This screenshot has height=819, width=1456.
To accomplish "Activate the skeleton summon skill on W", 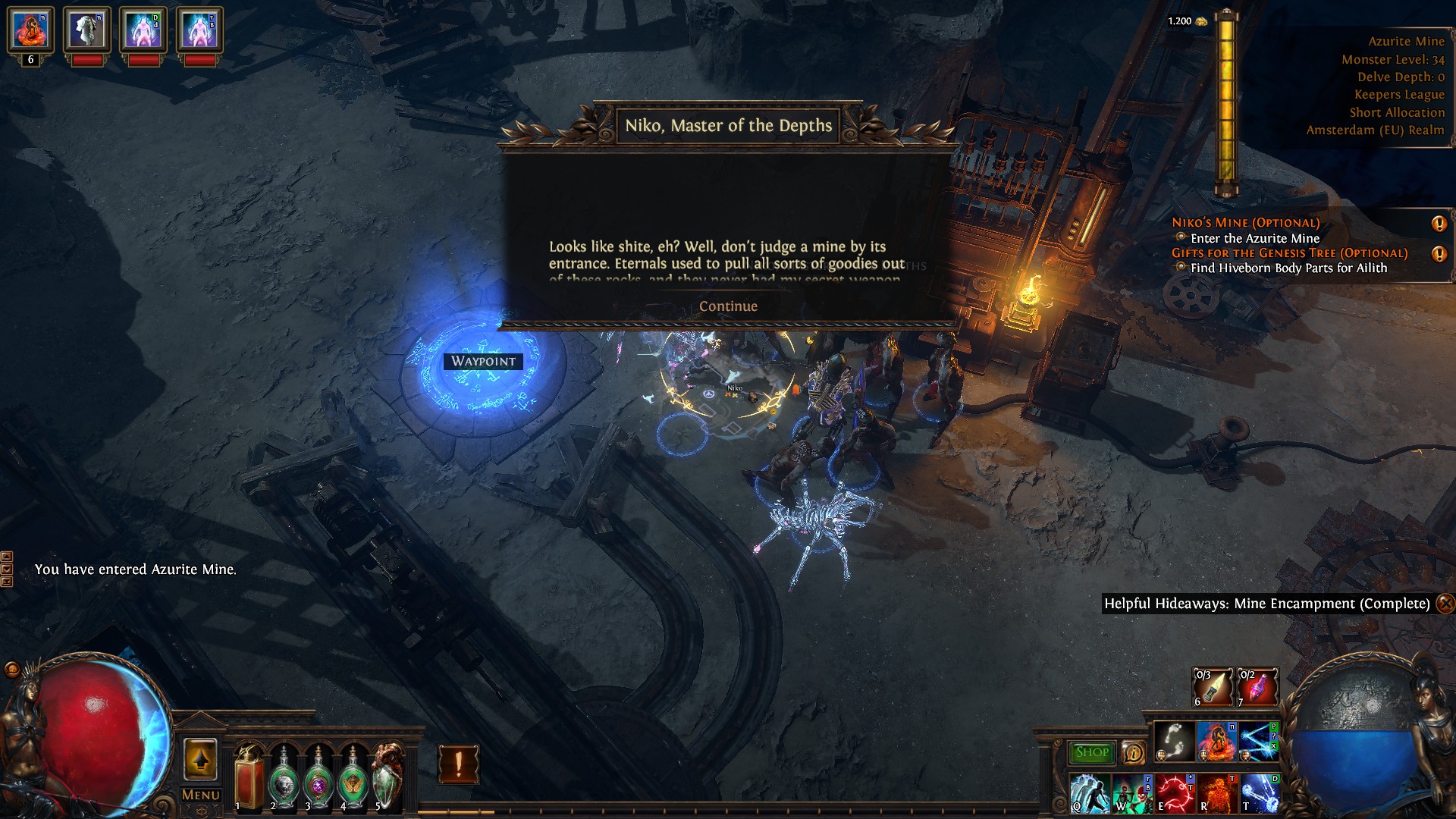I will (x=1131, y=793).
